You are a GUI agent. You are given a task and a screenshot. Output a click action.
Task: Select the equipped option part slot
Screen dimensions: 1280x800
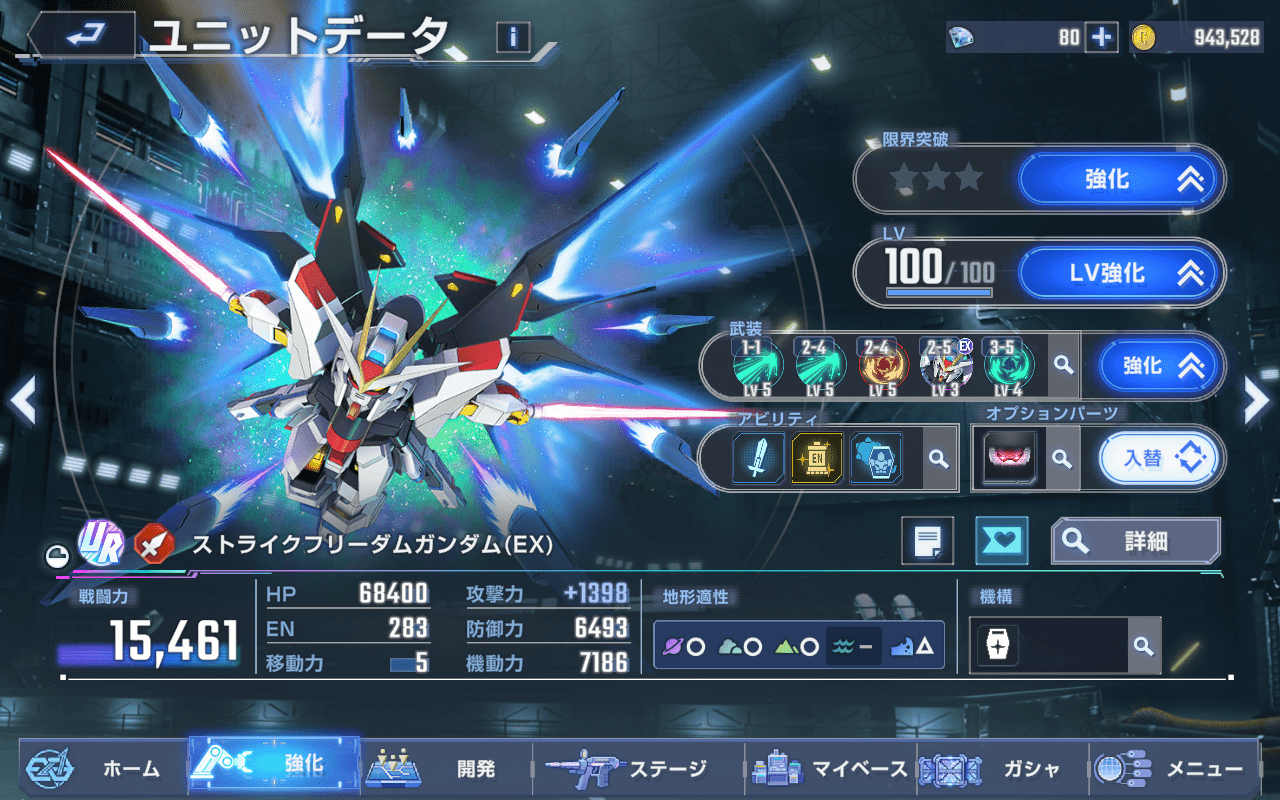(1010, 459)
